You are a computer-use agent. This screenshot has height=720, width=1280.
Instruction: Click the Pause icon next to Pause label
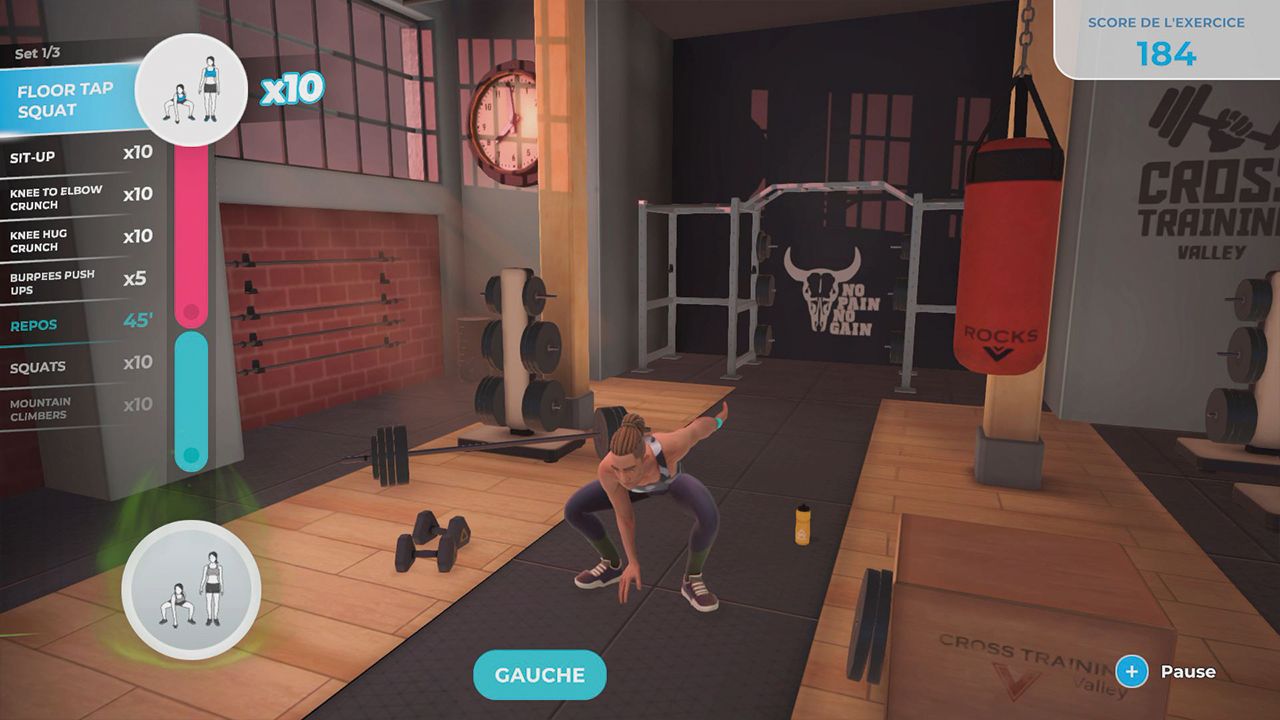coord(1134,672)
